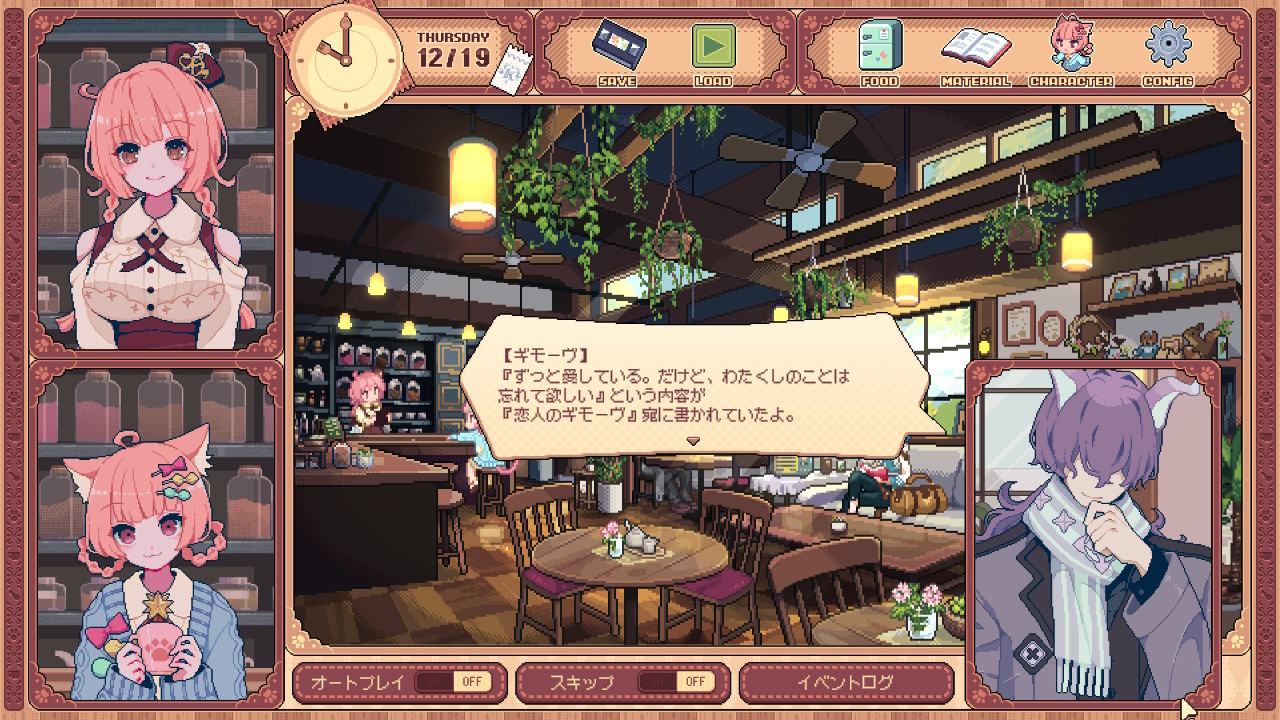Toggle the Autoplay (オートプレイ) switch
Screen dimensions: 1280x720
(455, 682)
